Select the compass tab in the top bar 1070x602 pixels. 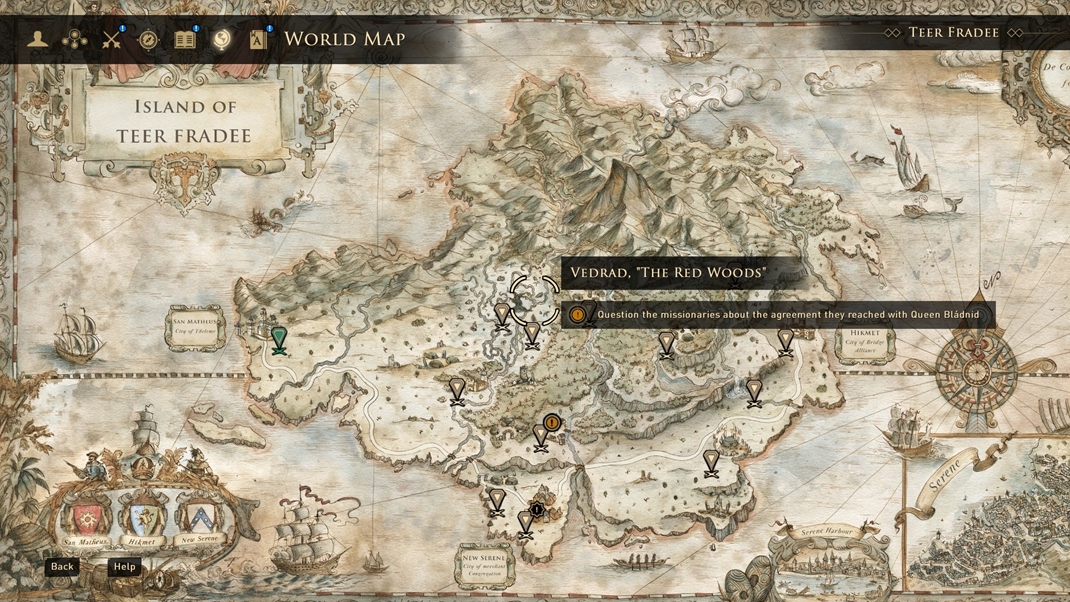coord(148,40)
